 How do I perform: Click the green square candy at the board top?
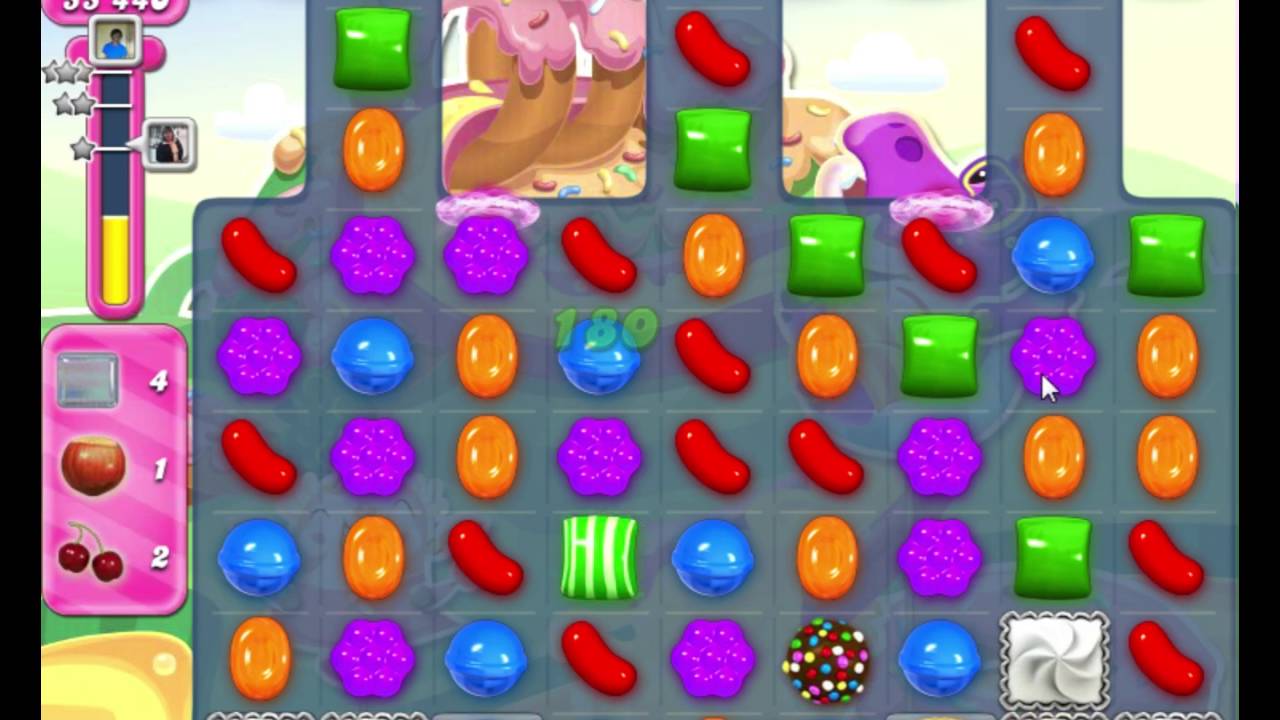click(373, 50)
